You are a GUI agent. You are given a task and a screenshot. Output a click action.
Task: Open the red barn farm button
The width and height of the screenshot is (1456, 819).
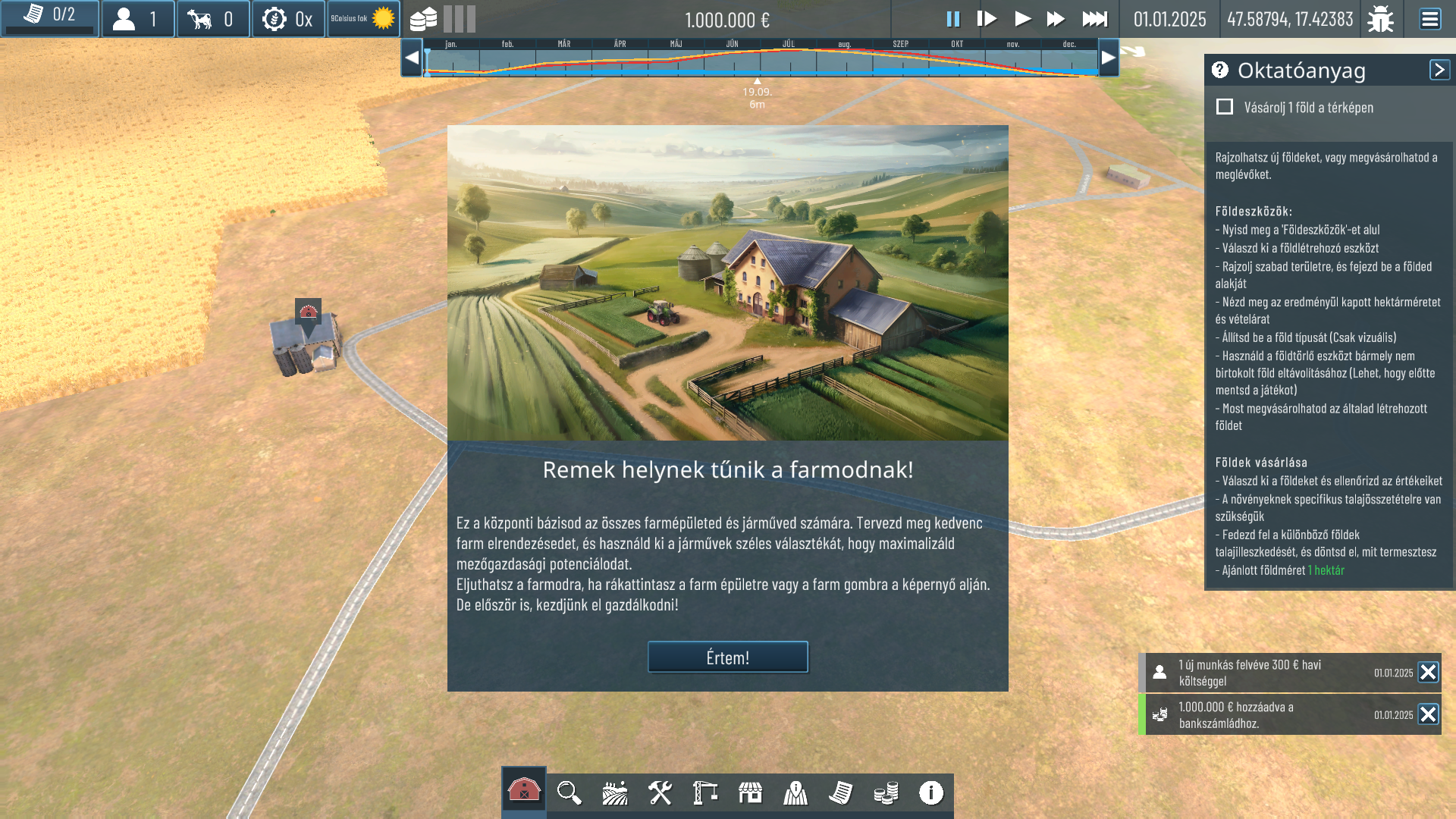[524, 791]
